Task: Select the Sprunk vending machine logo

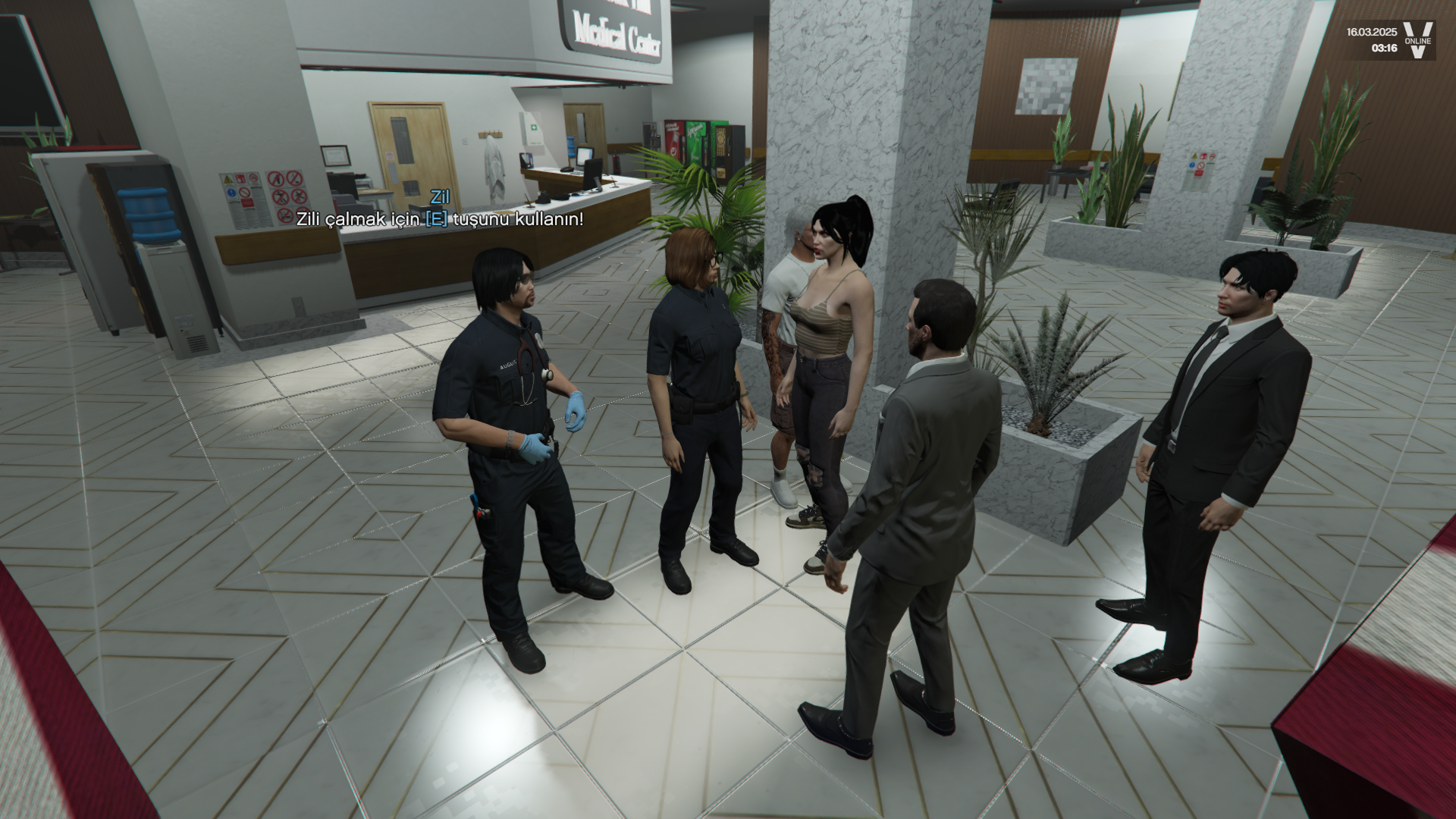Action: tap(695, 131)
